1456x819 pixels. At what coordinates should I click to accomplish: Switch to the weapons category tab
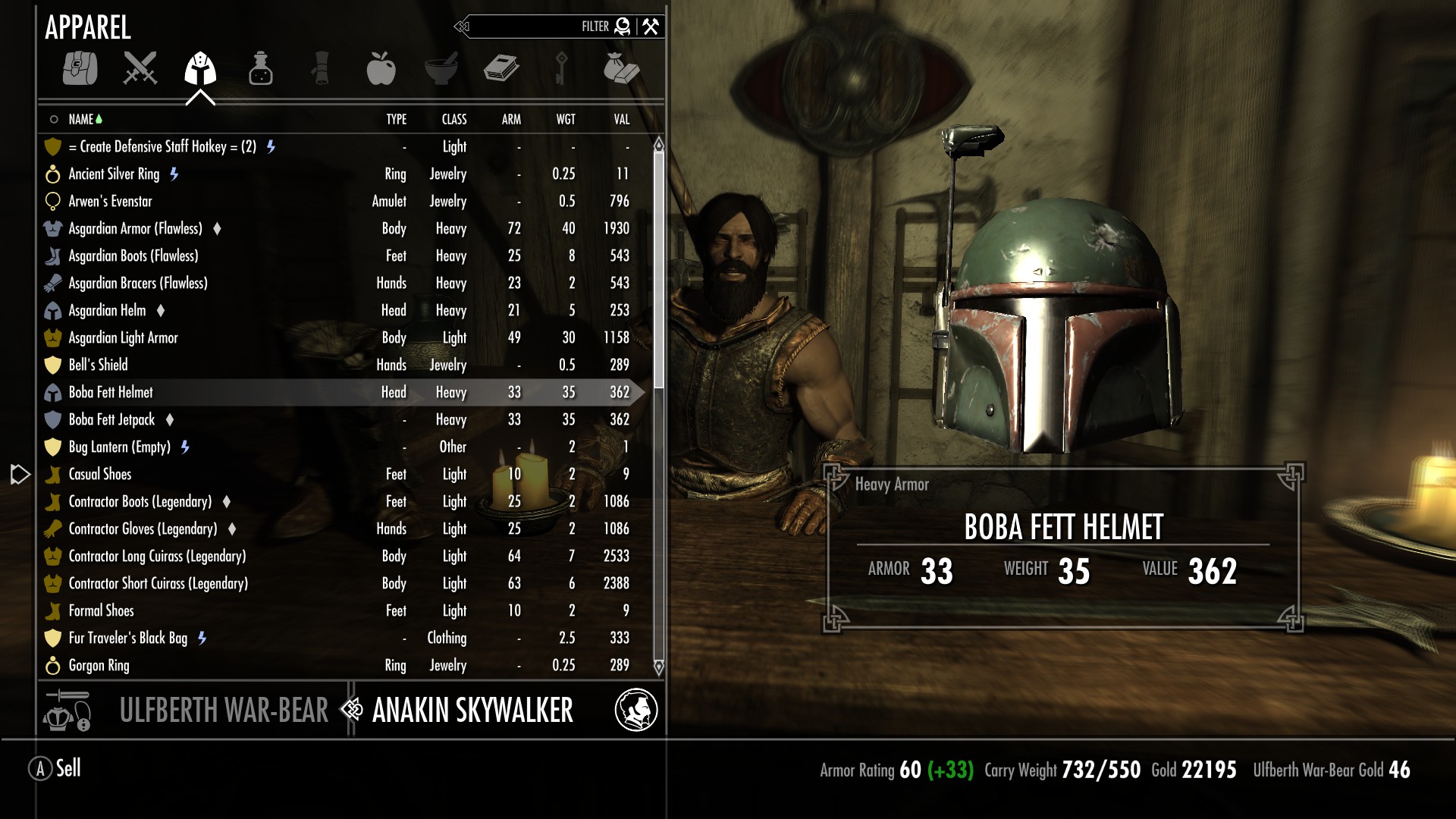click(x=140, y=68)
